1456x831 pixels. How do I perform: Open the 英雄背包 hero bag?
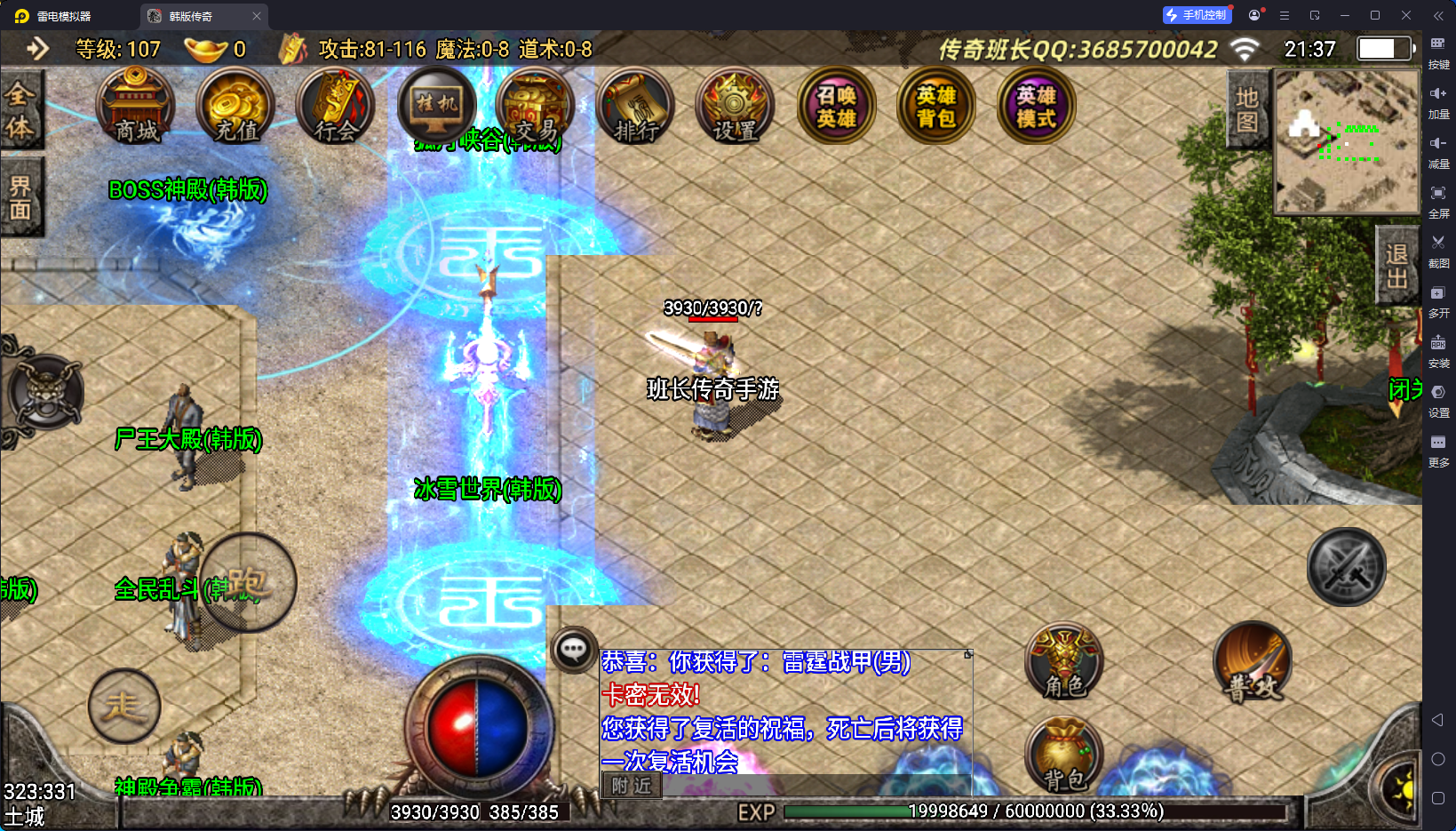(936, 107)
